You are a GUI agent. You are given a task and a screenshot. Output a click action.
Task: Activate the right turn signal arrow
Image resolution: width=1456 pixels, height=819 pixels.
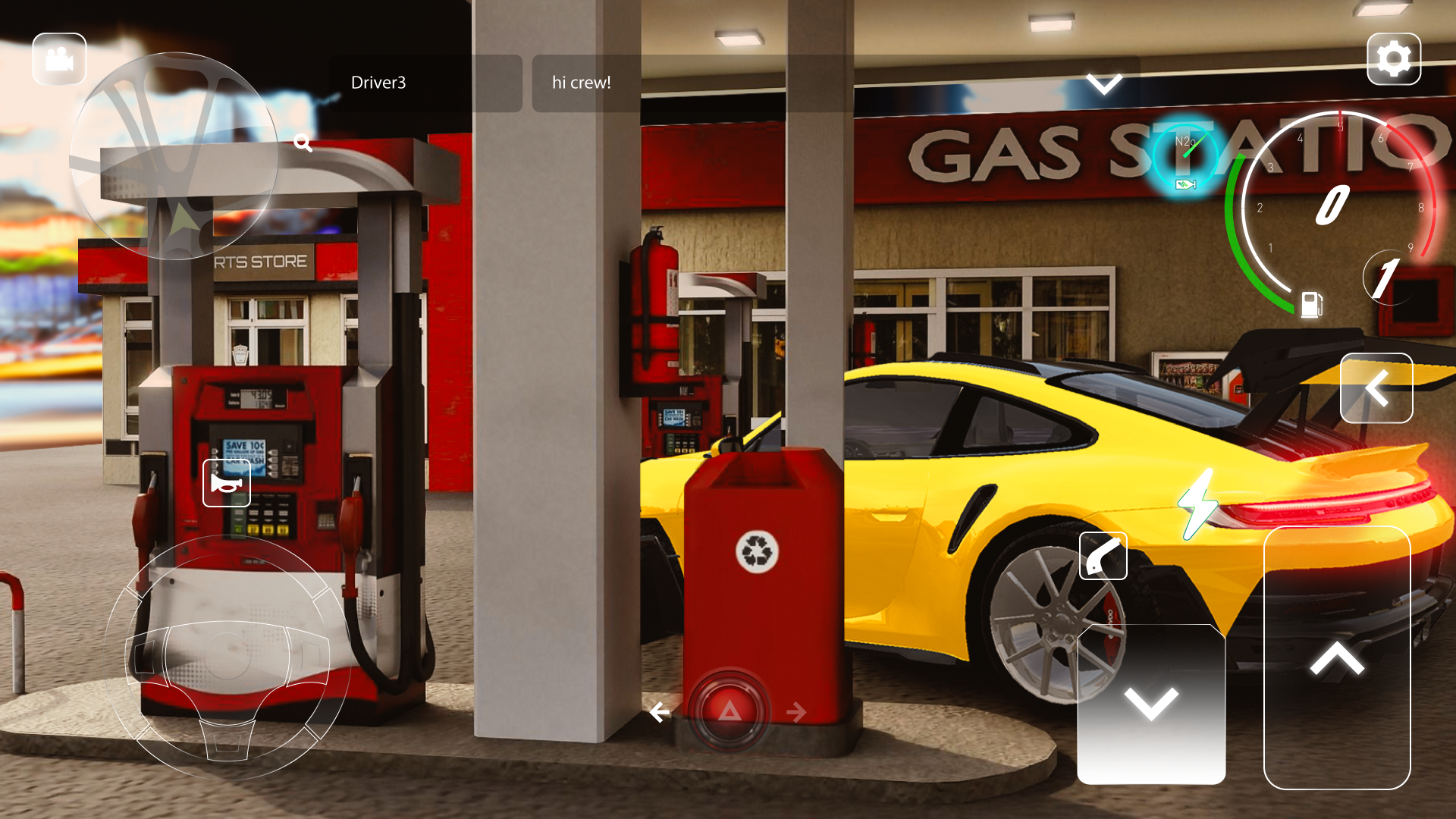[x=797, y=711]
